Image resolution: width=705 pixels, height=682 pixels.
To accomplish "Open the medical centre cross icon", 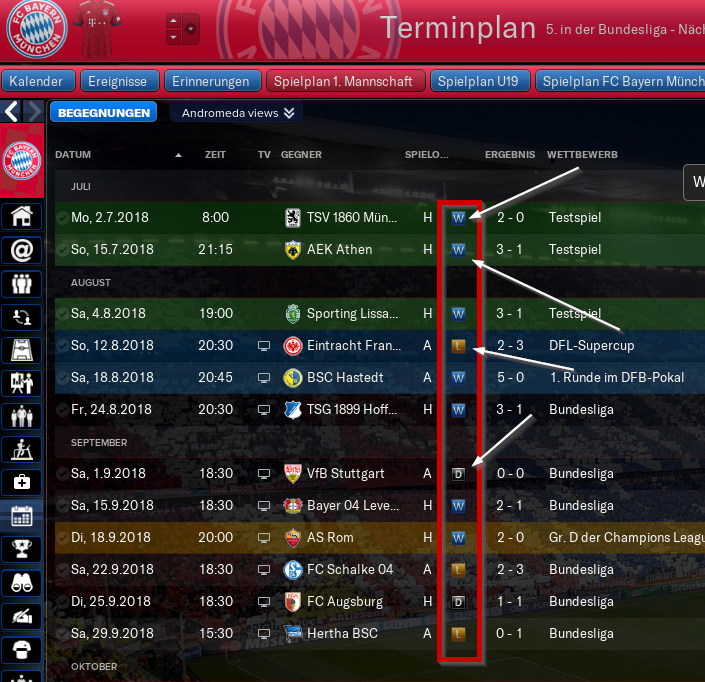I will pos(21,483).
